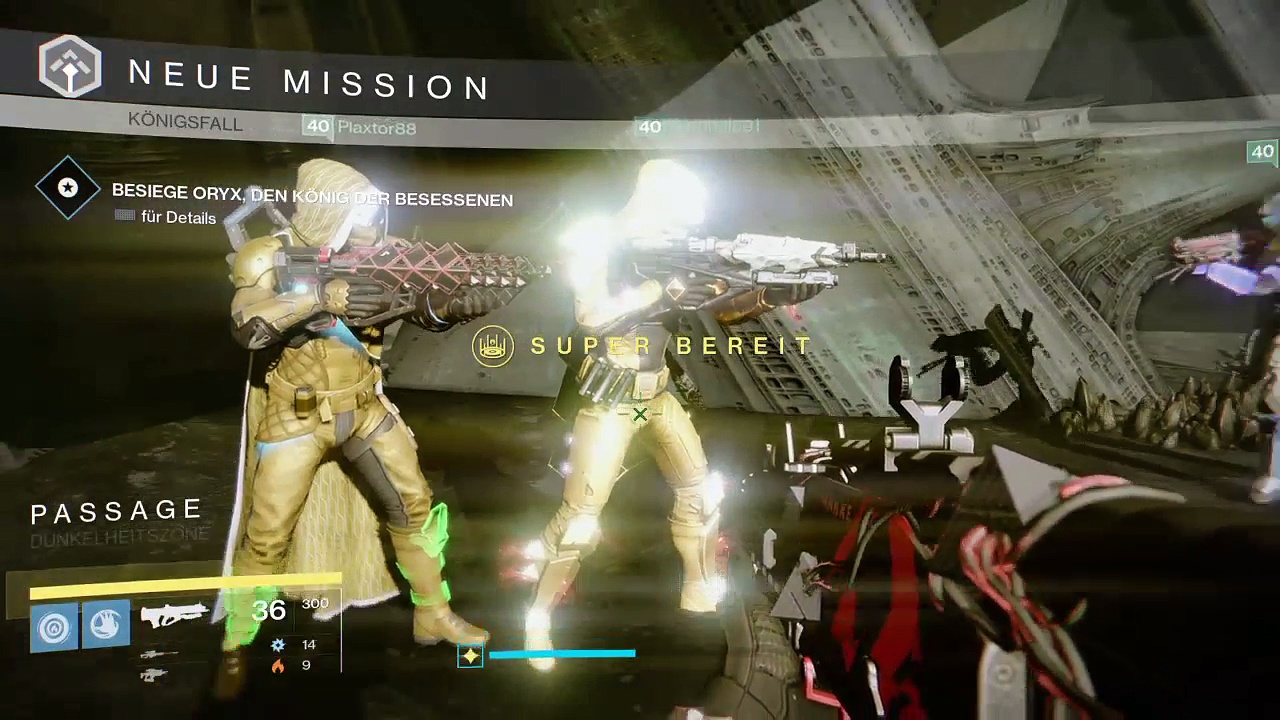The width and height of the screenshot is (1280, 720).
Task: Click the yellow star experience icon
Action: point(470,656)
